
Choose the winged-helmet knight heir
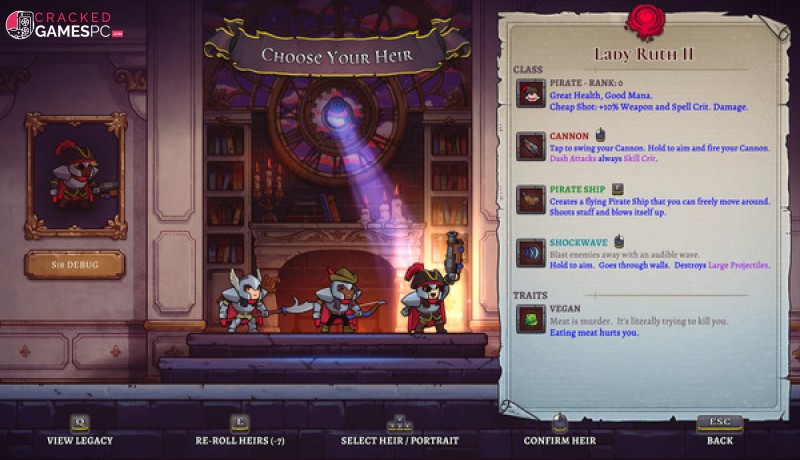(x=244, y=300)
